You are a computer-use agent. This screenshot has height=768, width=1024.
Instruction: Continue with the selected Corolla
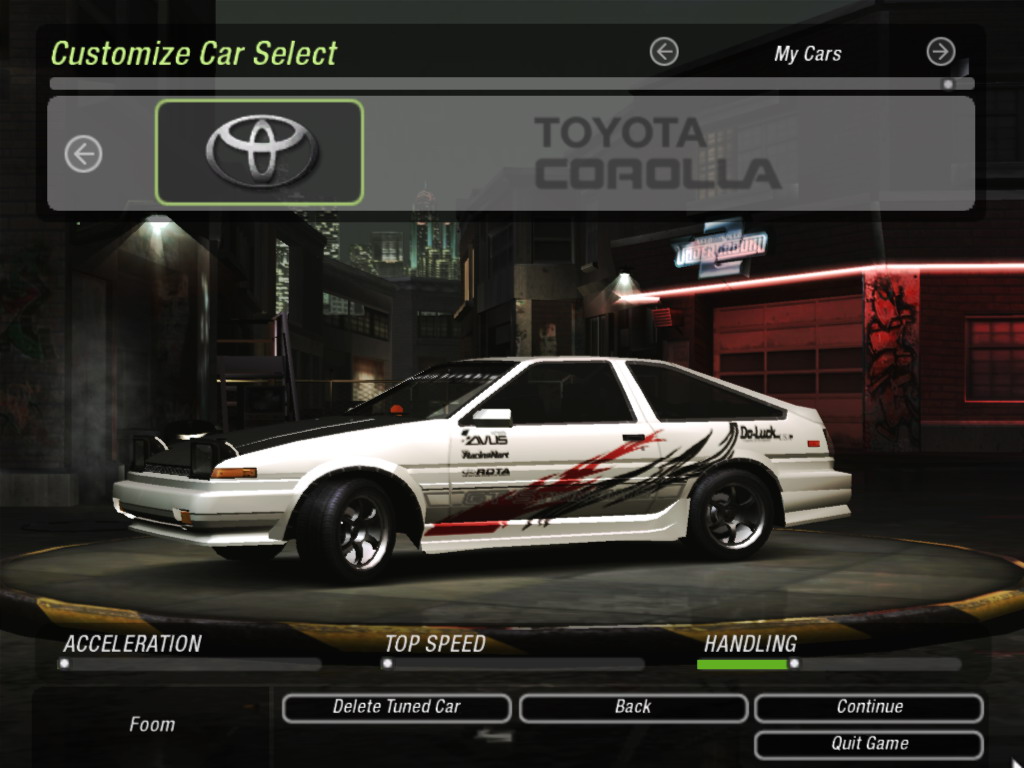point(868,707)
